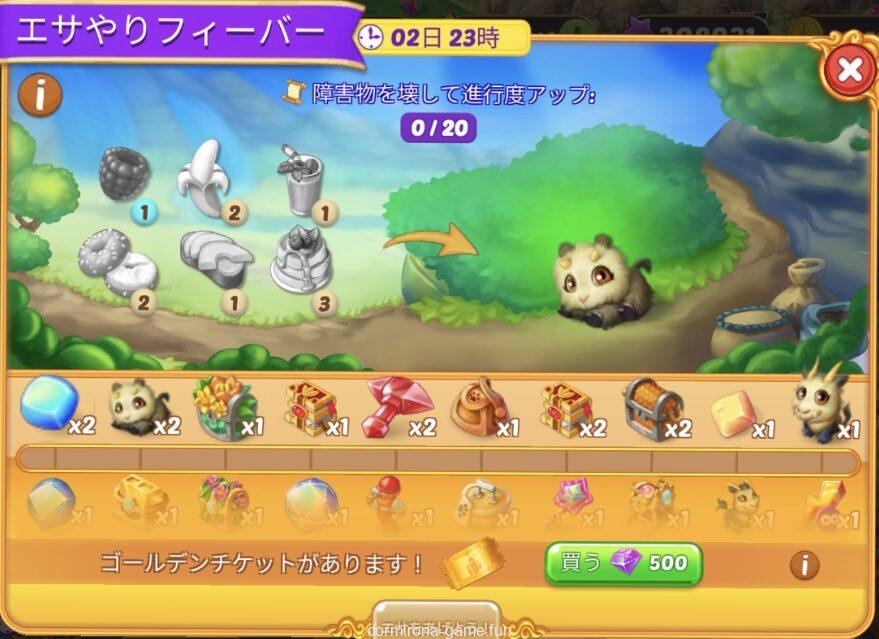Tap the red crystal hammer x2 reward
The height and width of the screenshot is (639, 879).
point(395,406)
